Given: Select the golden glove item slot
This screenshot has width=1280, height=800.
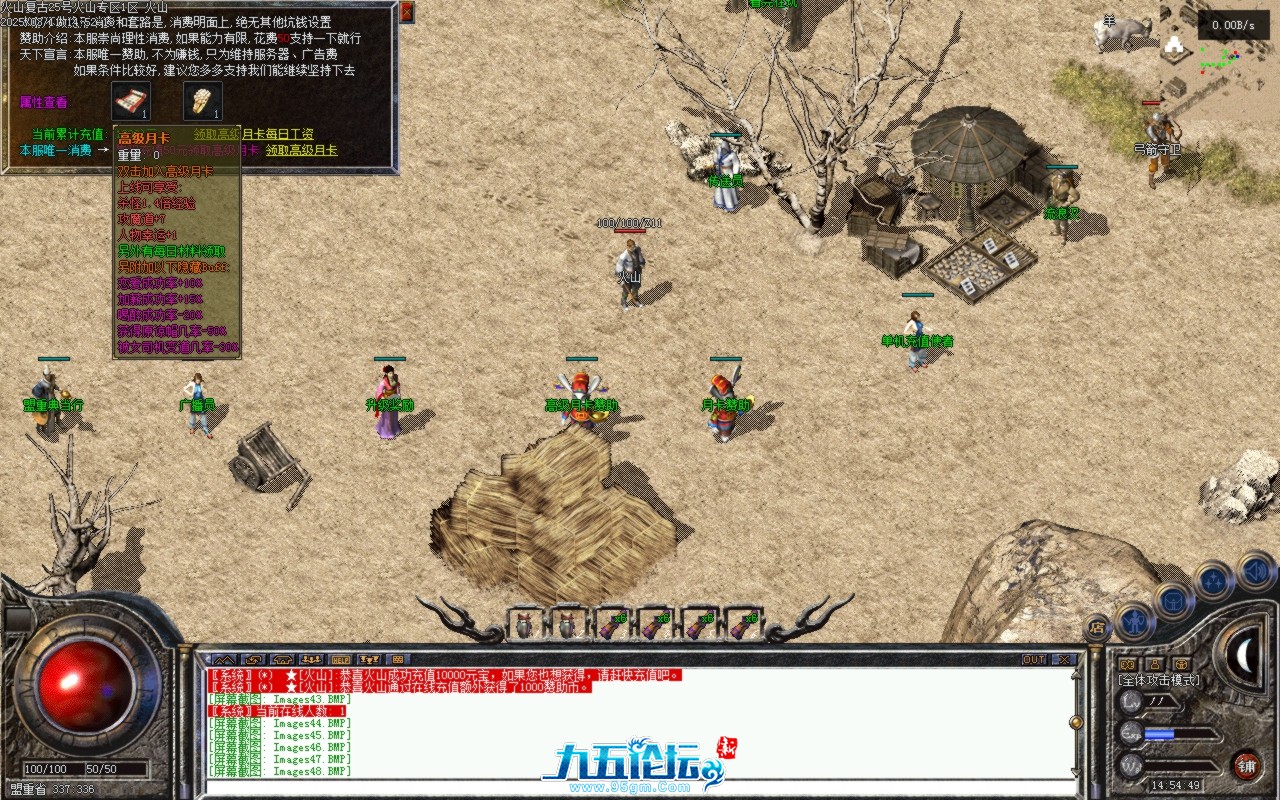Looking at the screenshot, I should [x=202, y=100].
